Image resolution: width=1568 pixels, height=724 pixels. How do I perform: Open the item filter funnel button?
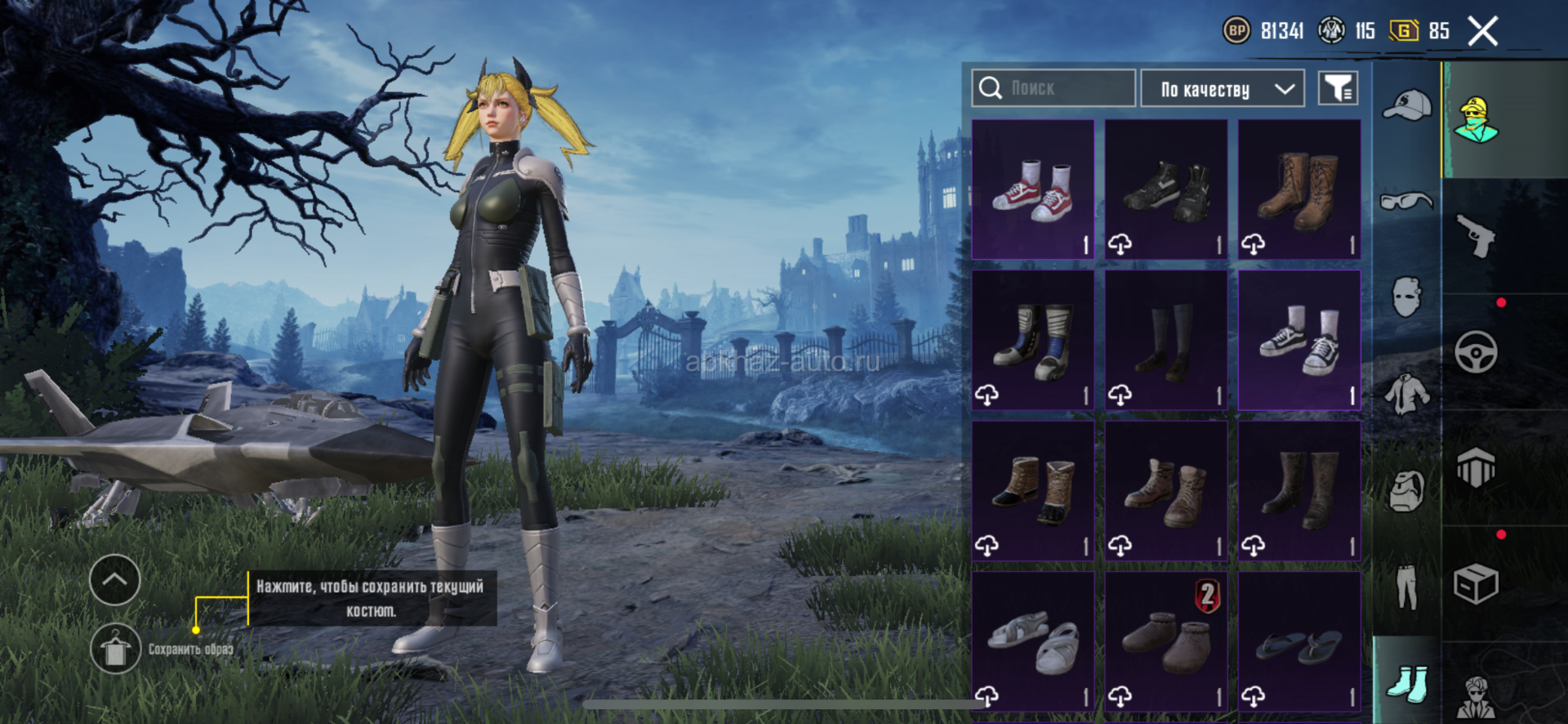click(1338, 88)
